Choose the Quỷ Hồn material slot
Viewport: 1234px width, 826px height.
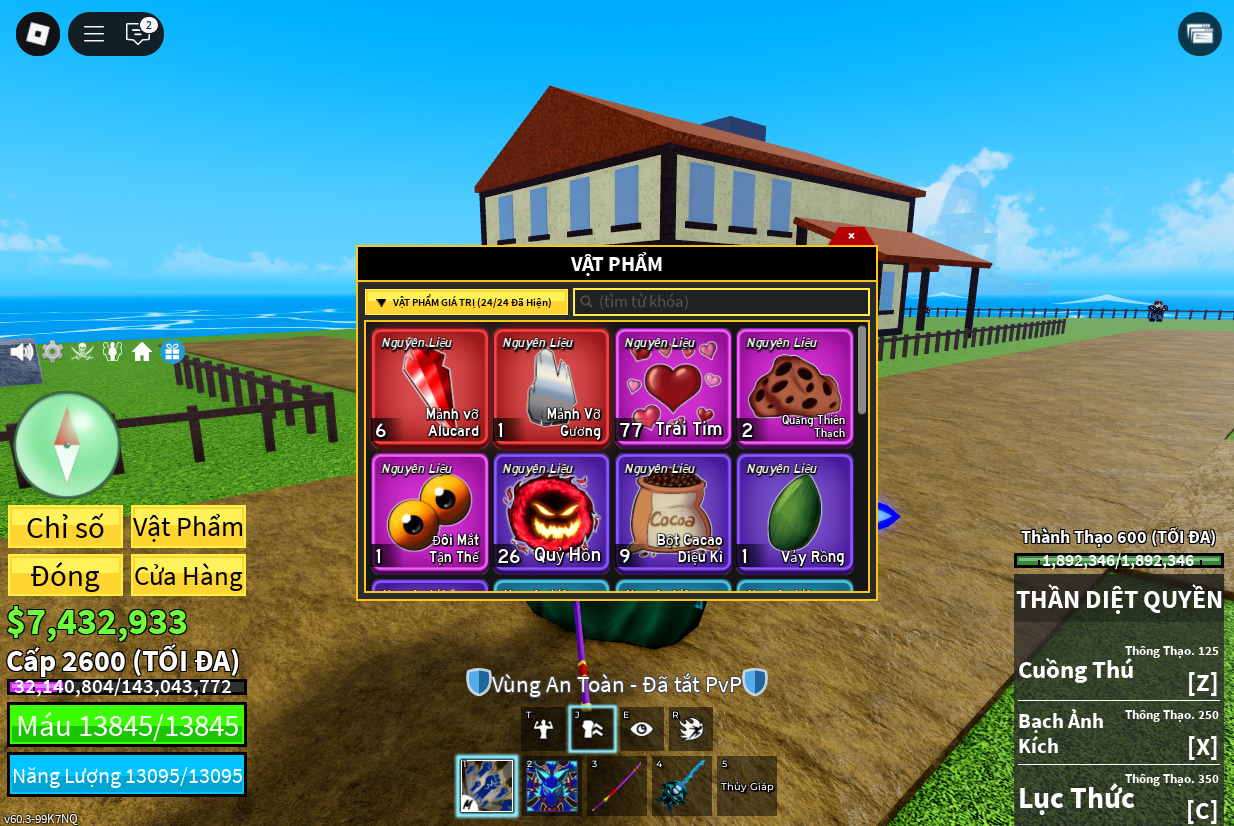(551, 512)
